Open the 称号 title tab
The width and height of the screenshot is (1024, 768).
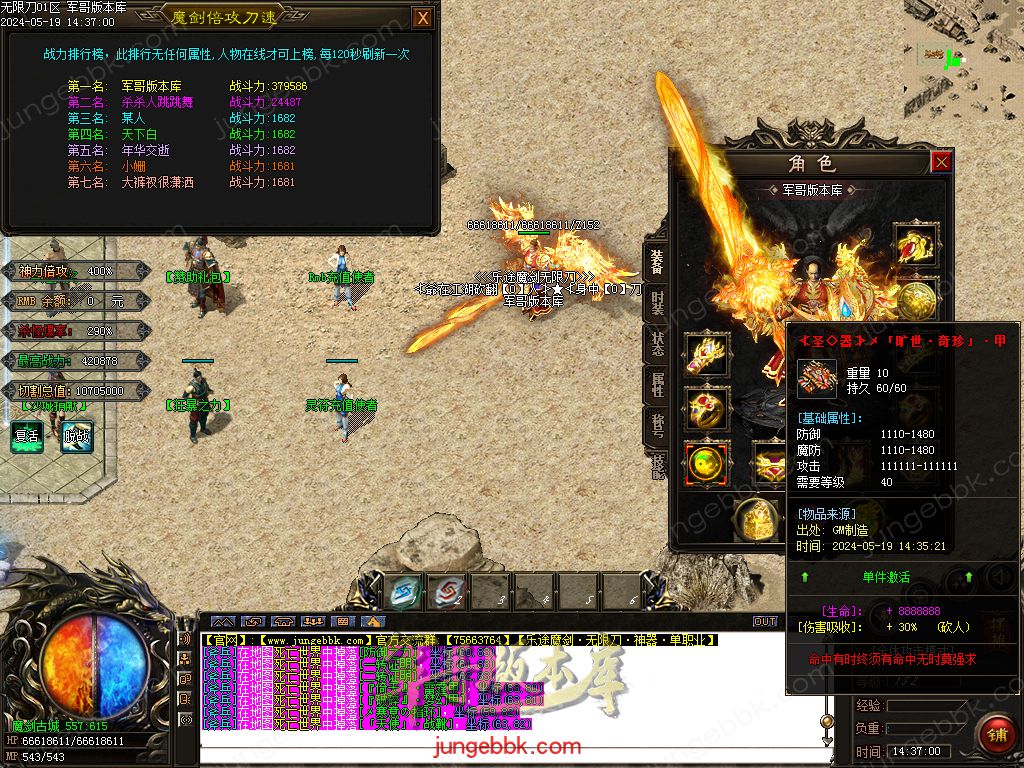[656, 424]
